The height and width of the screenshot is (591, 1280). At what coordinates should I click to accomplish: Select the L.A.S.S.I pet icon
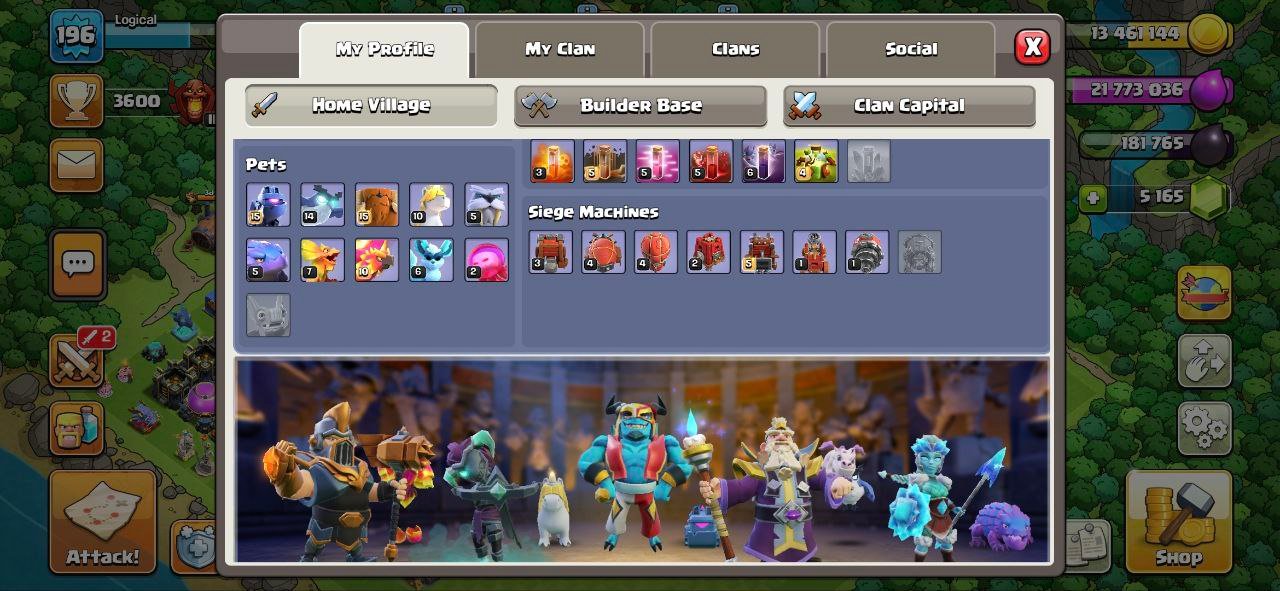tap(268, 205)
